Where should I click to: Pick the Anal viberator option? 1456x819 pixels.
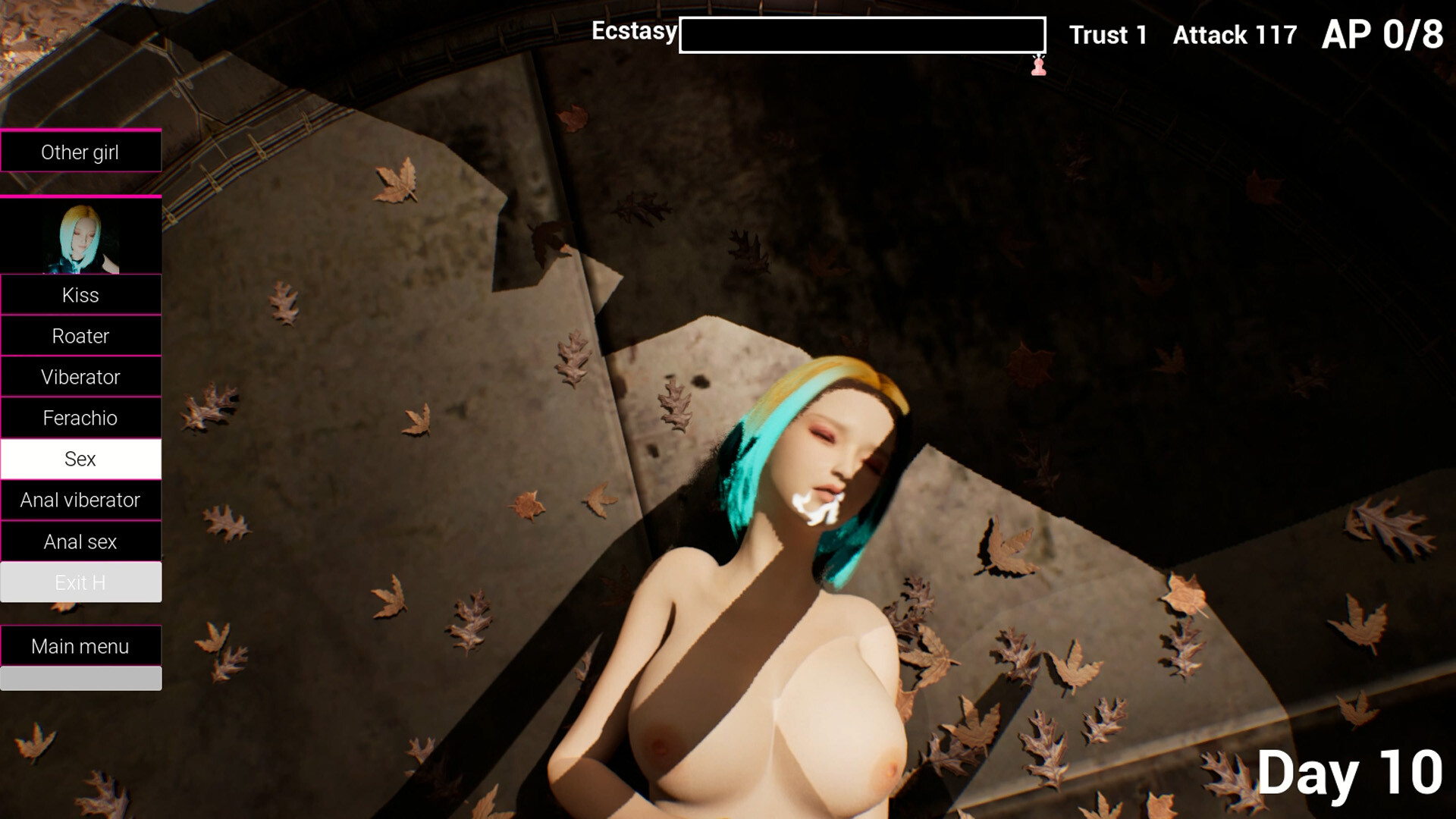pyautogui.click(x=81, y=500)
